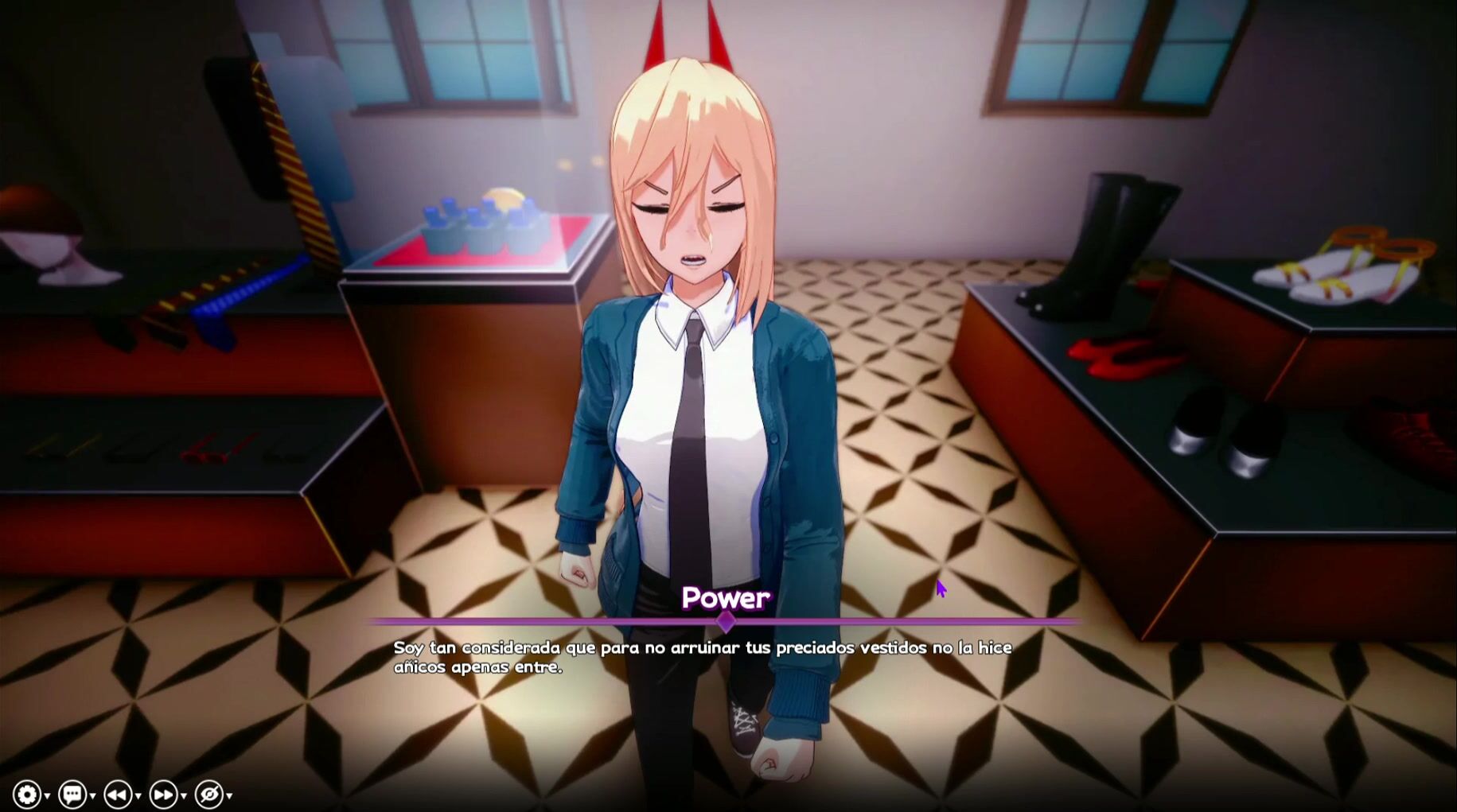The height and width of the screenshot is (812, 1457).
Task: Expand the dropdown arrow beside the fast-forward icon
Action: tap(184, 795)
